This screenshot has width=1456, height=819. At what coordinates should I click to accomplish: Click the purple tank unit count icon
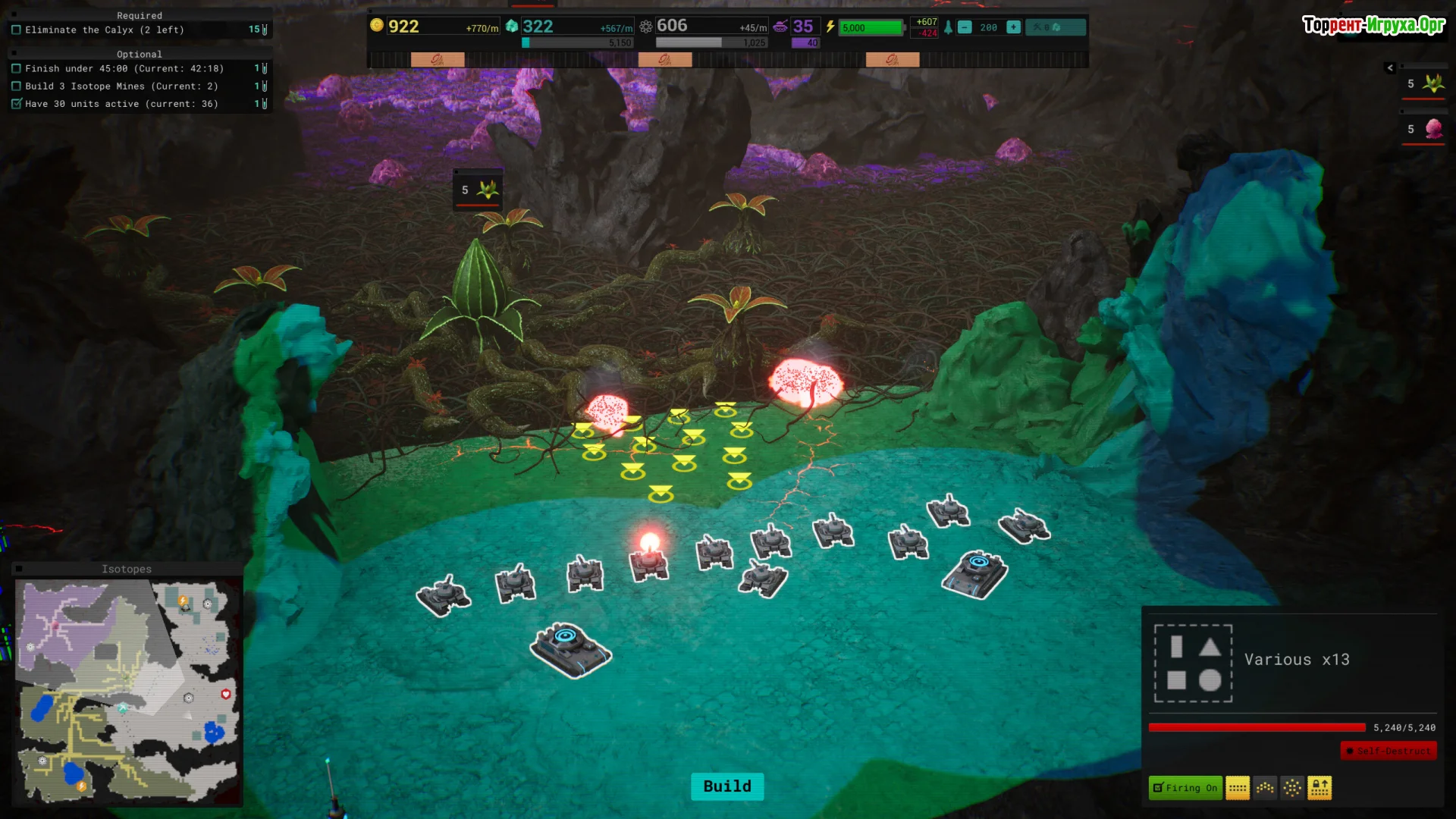click(x=780, y=27)
